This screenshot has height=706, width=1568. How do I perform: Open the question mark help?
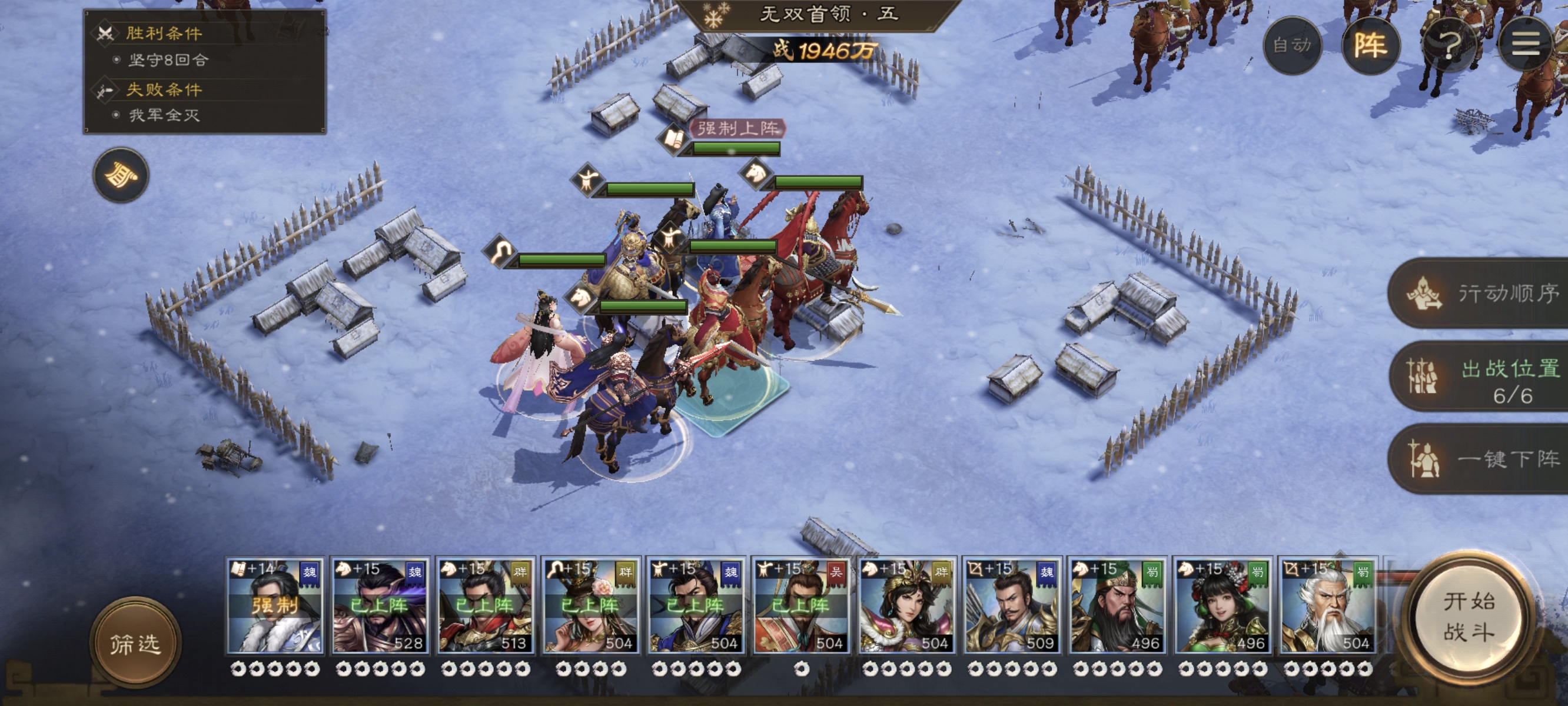[x=1449, y=45]
